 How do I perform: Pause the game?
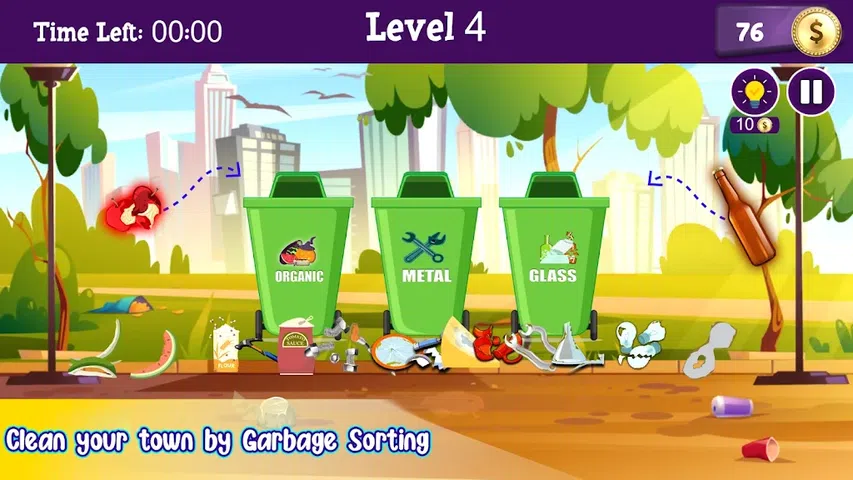click(x=811, y=92)
